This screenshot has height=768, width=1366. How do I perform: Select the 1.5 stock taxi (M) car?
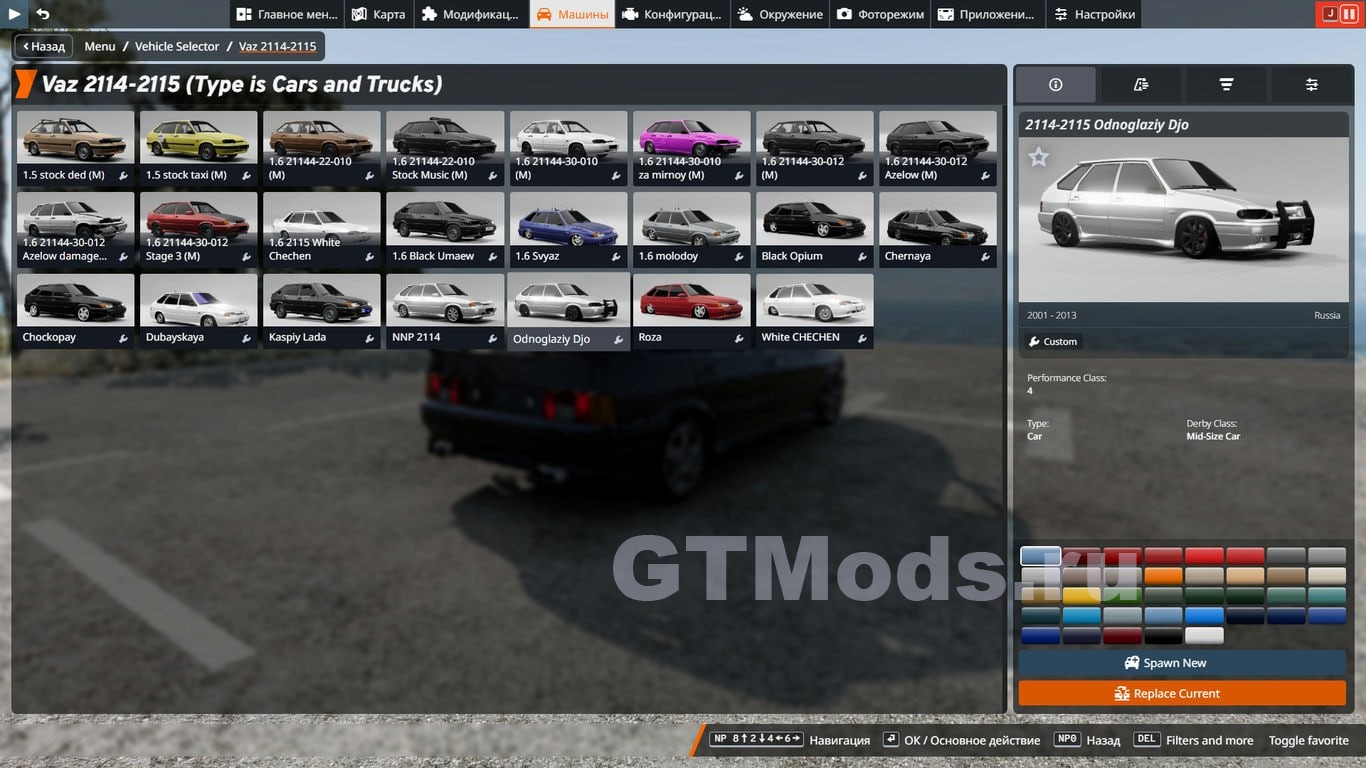point(198,147)
